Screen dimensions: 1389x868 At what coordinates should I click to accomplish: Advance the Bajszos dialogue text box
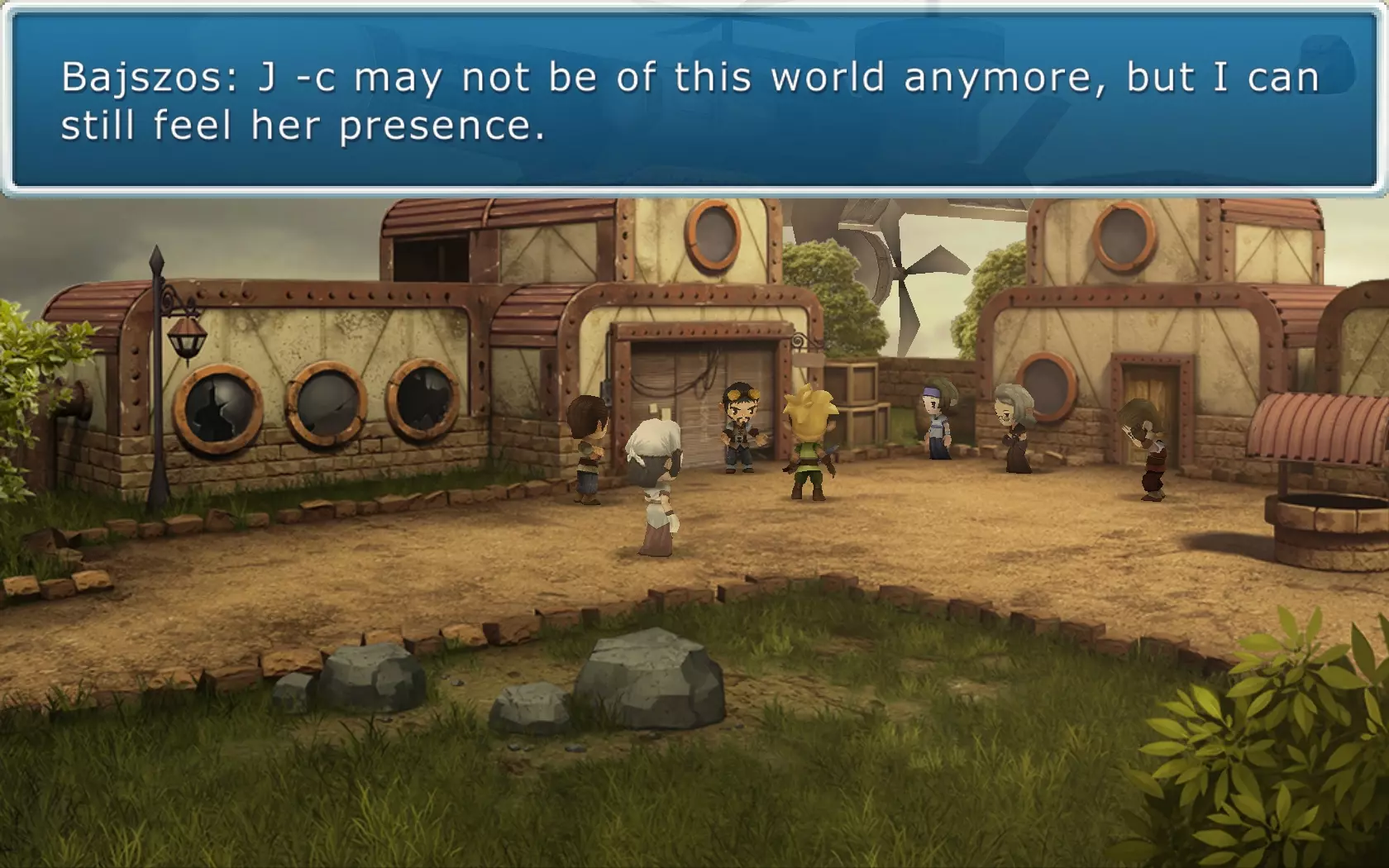point(693,102)
